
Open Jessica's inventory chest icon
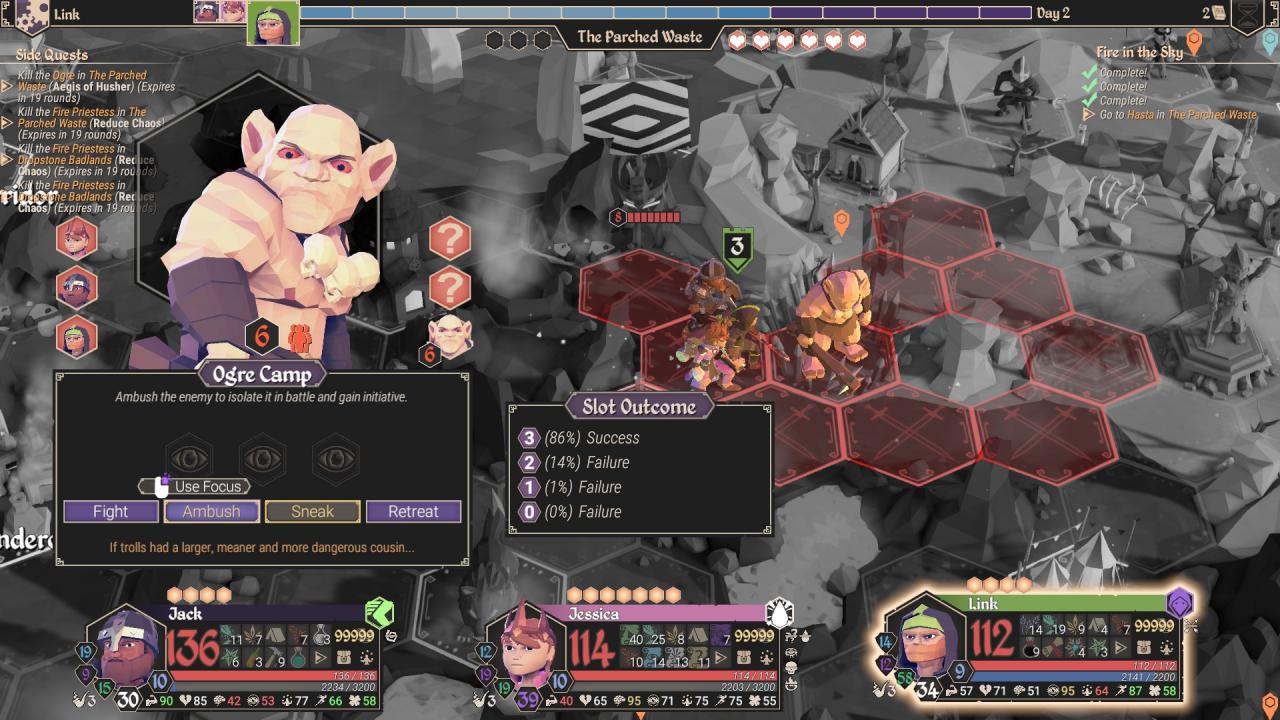743,660
